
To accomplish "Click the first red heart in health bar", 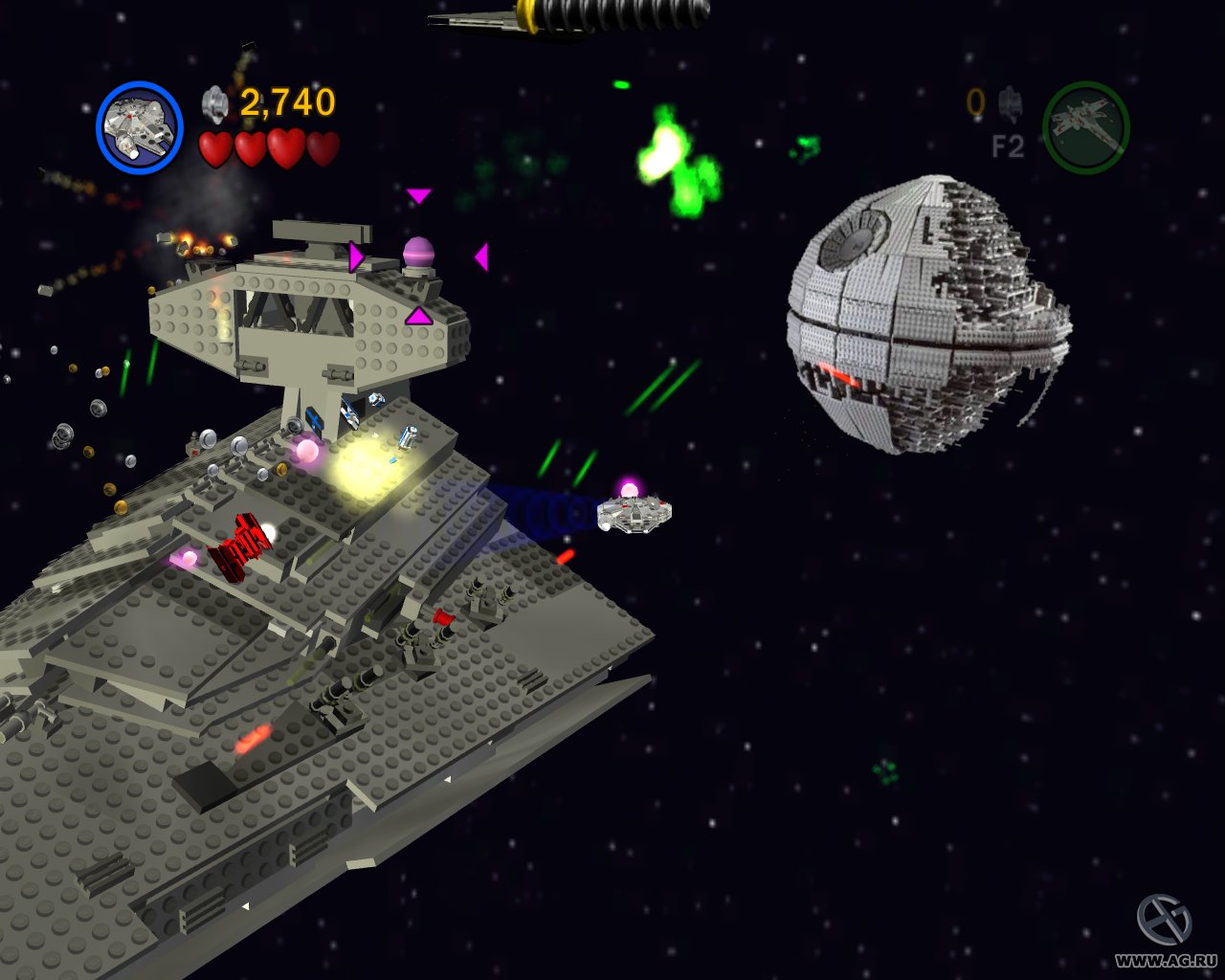I will click(214, 150).
